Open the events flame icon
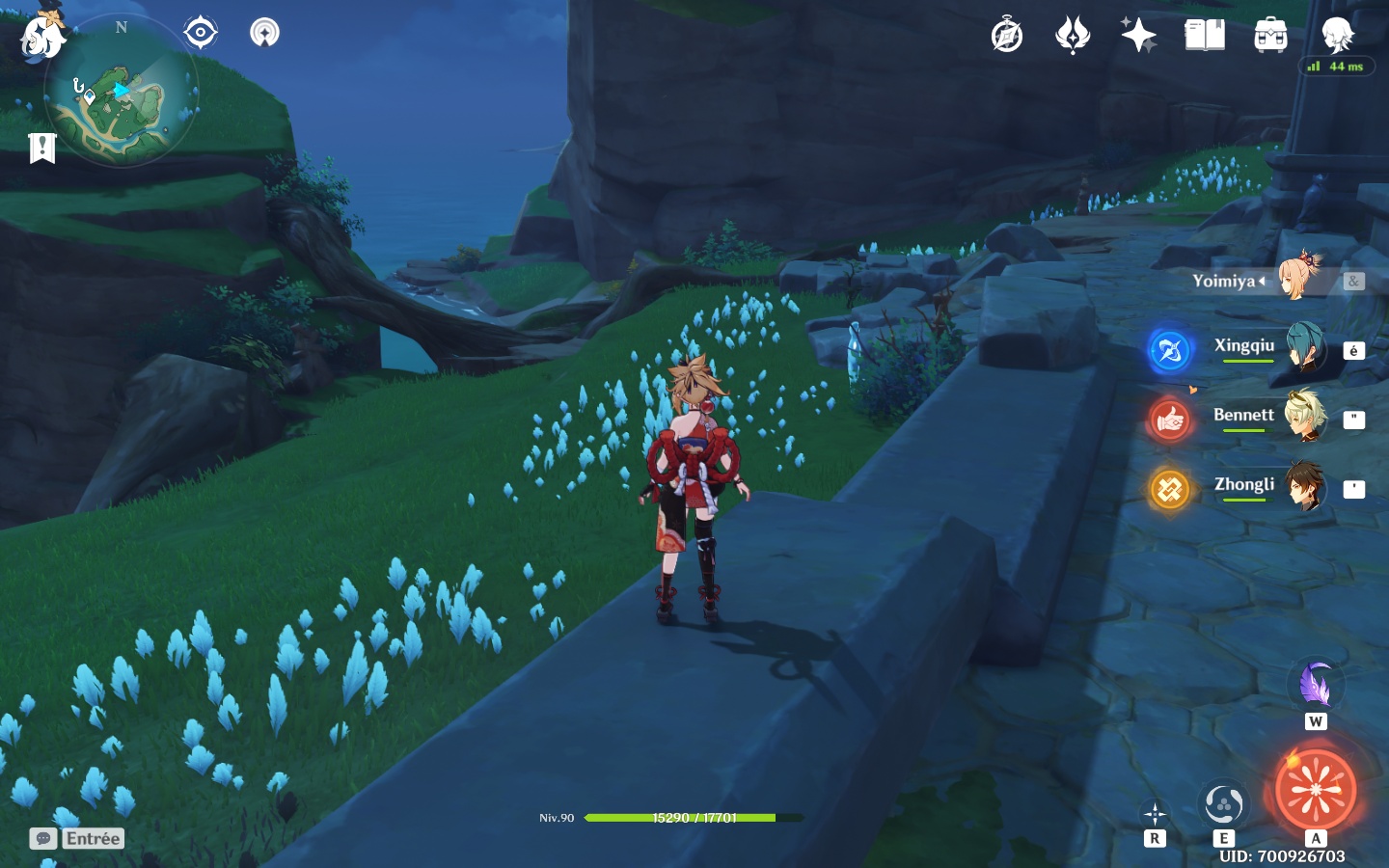Screen dimensions: 1389x868 pyautogui.click(x=1072, y=36)
